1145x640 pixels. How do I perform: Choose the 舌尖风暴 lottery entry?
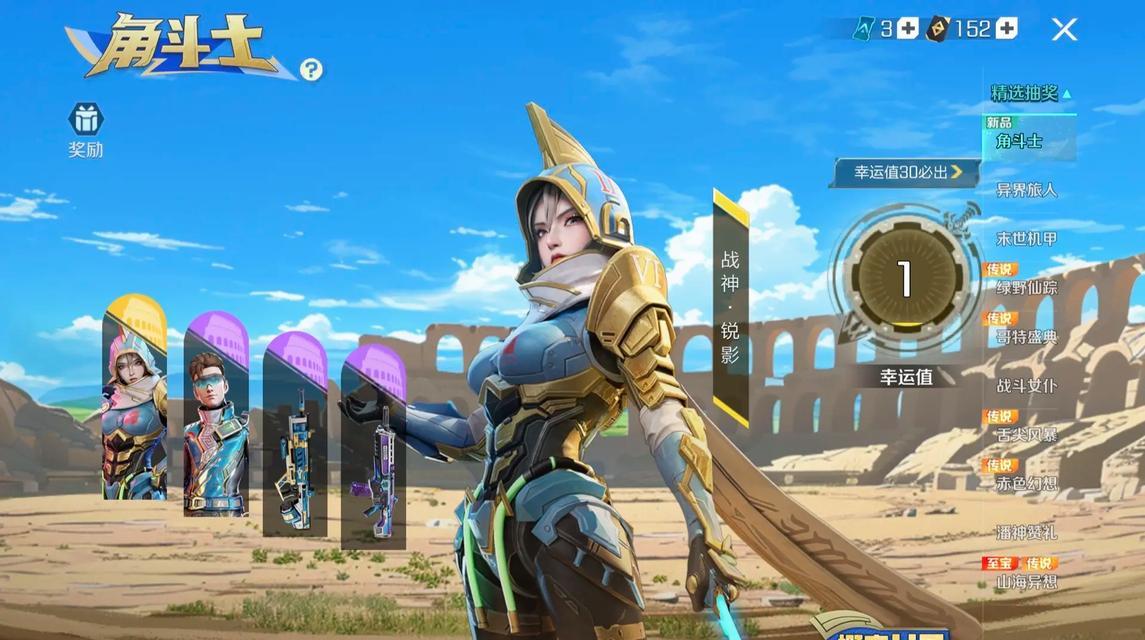1026,435
